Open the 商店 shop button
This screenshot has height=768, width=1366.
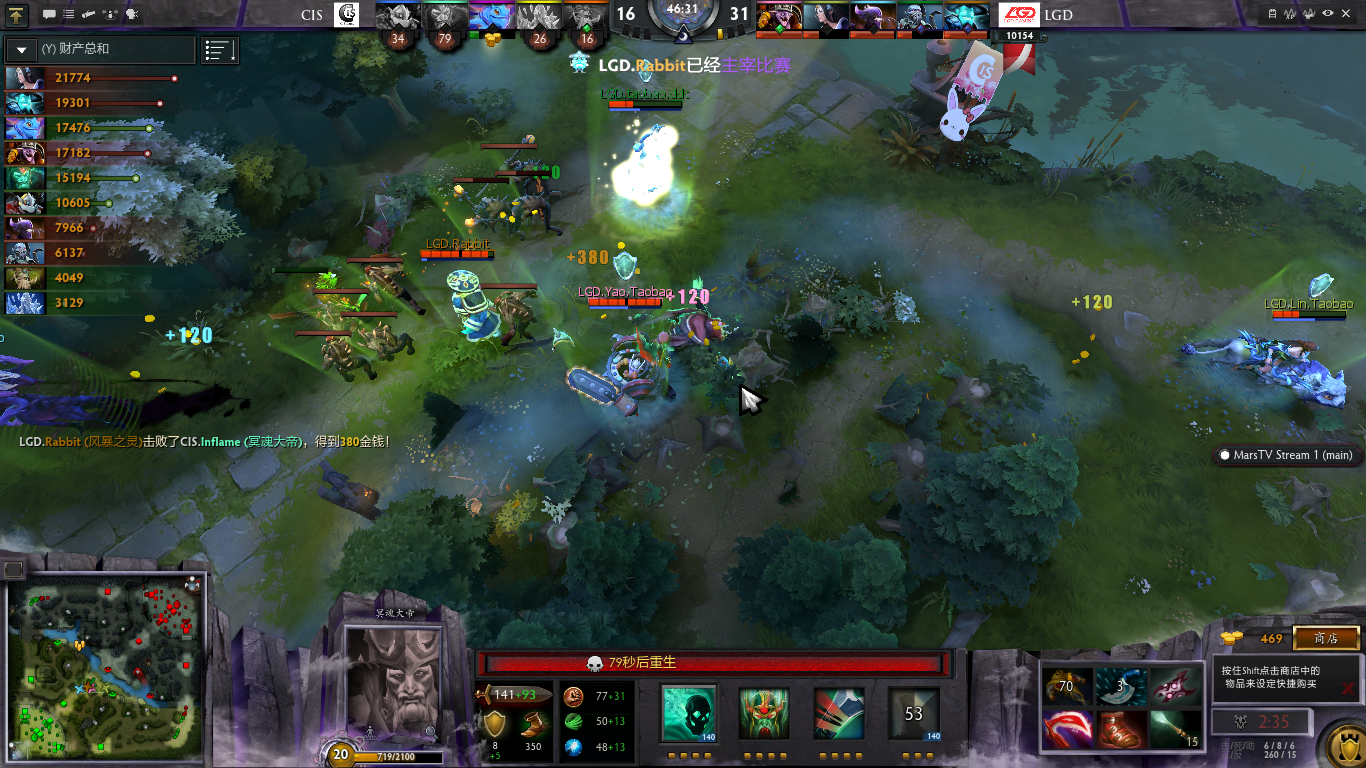pos(1326,638)
